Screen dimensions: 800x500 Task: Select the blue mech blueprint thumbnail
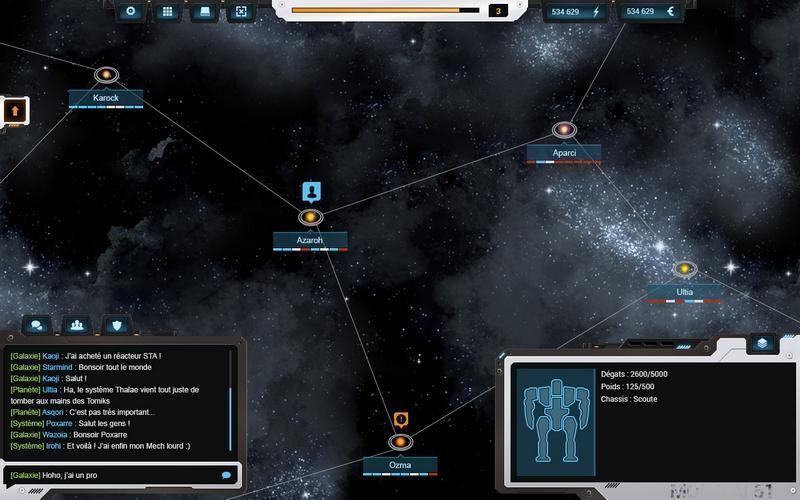coord(557,409)
